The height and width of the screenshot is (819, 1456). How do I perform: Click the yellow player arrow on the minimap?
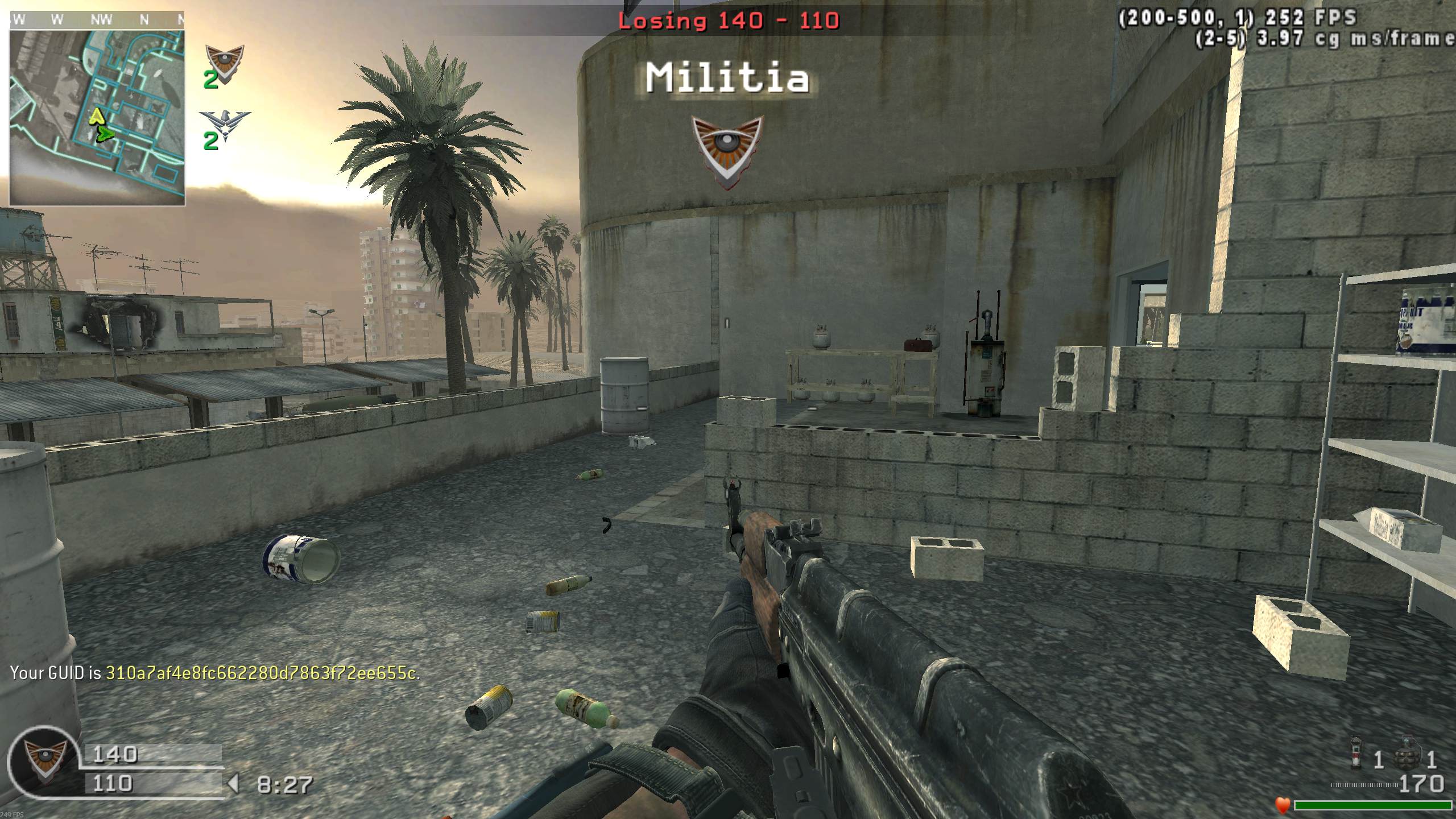pos(96,118)
